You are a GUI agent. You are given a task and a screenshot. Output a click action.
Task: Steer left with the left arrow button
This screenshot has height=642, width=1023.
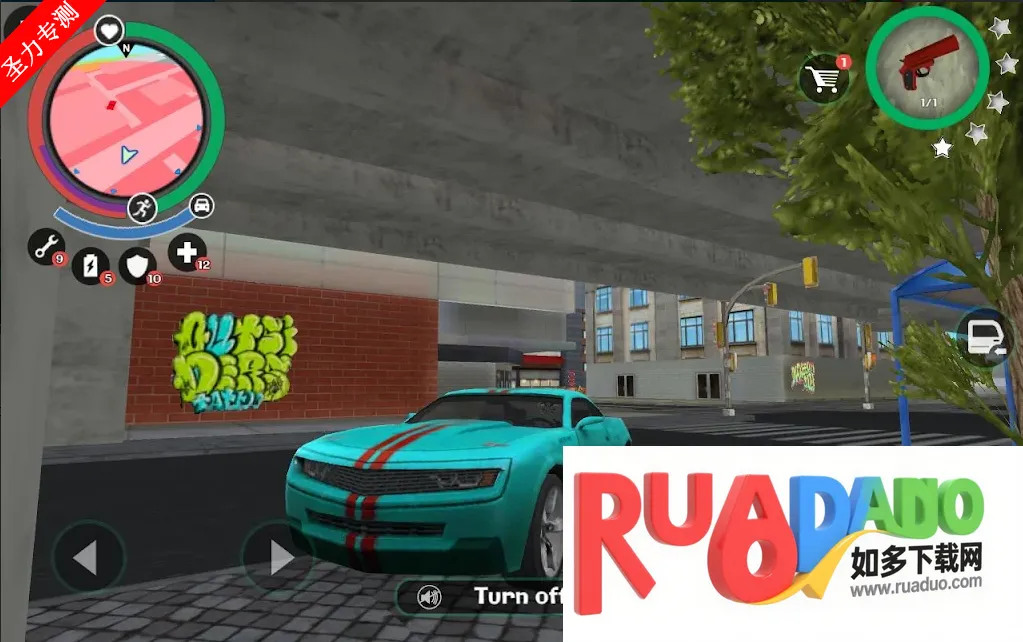click(x=88, y=557)
